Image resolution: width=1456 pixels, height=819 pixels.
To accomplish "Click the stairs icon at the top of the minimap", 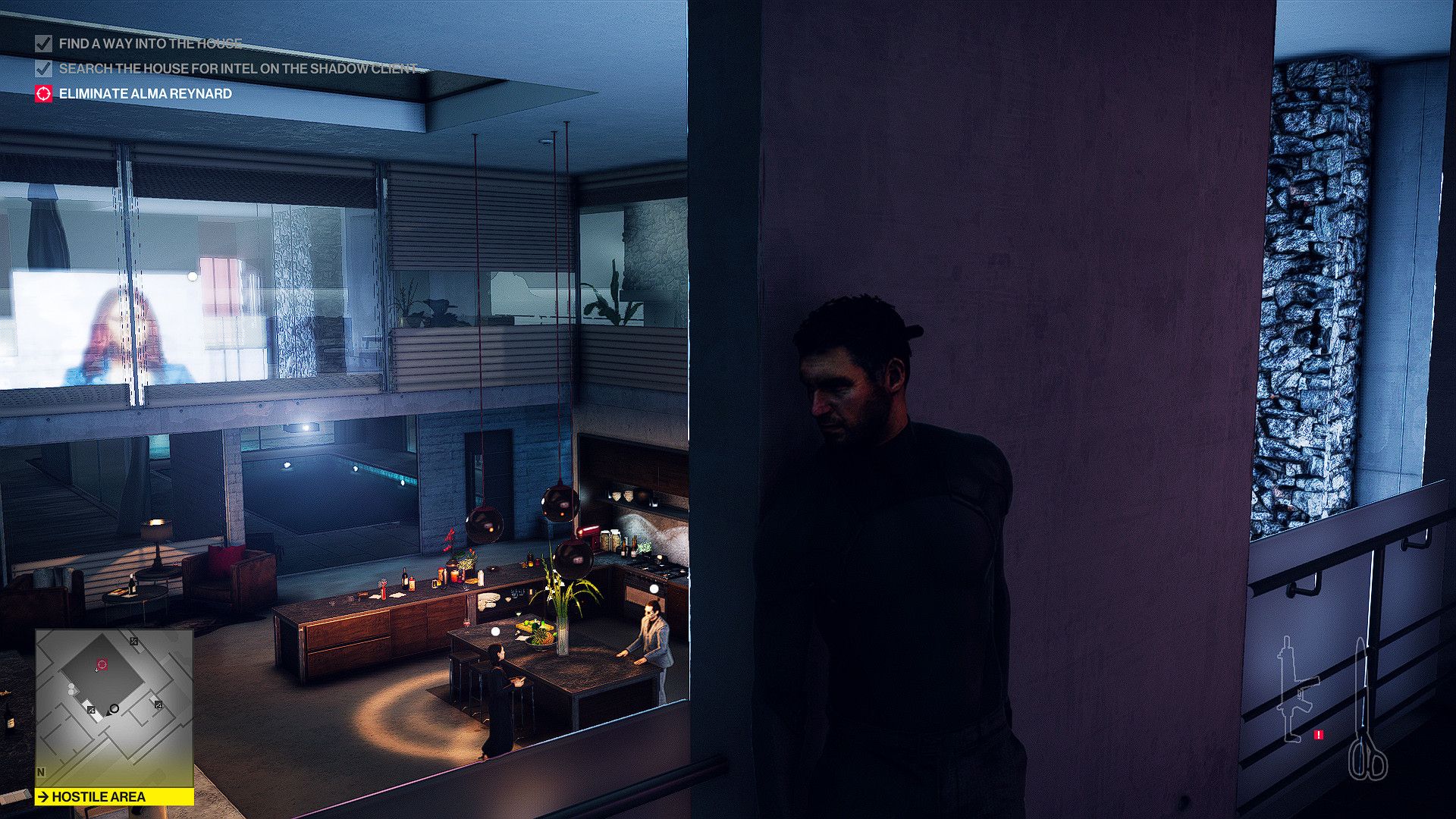I will click(134, 642).
